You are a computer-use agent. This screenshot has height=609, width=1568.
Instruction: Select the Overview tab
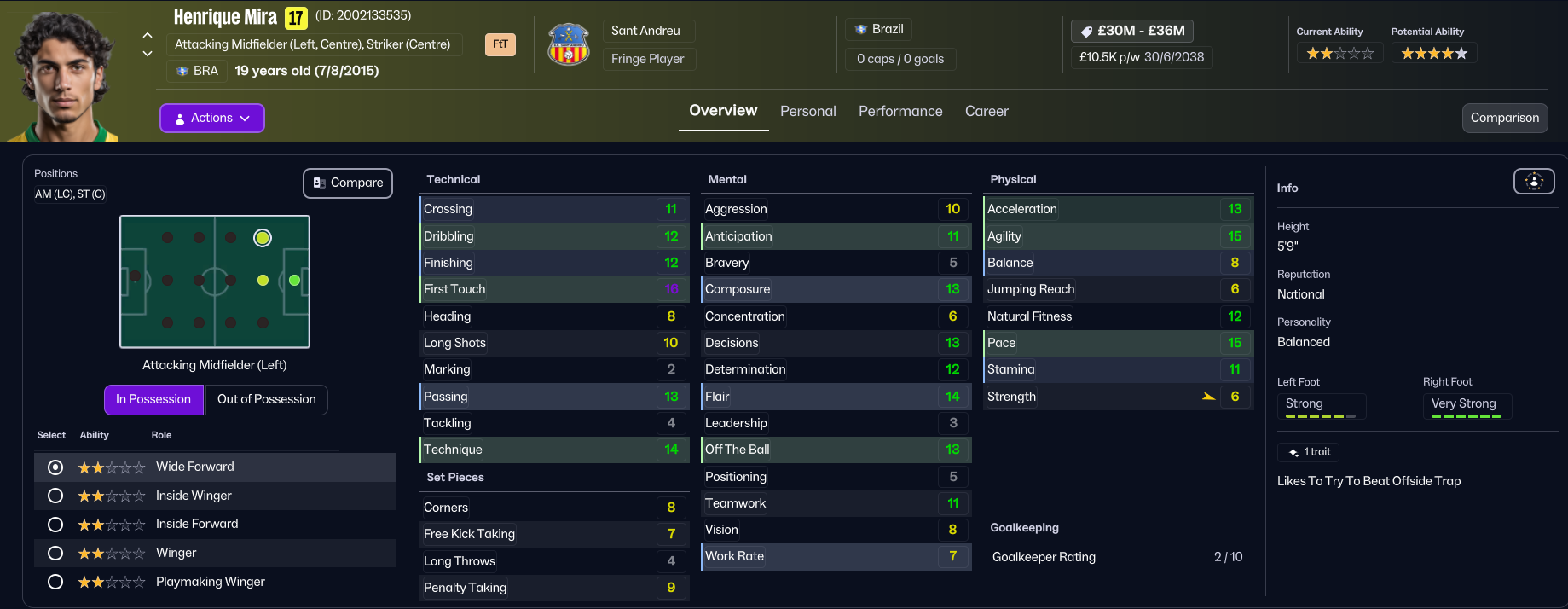pyautogui.click(x=723, y=111)
